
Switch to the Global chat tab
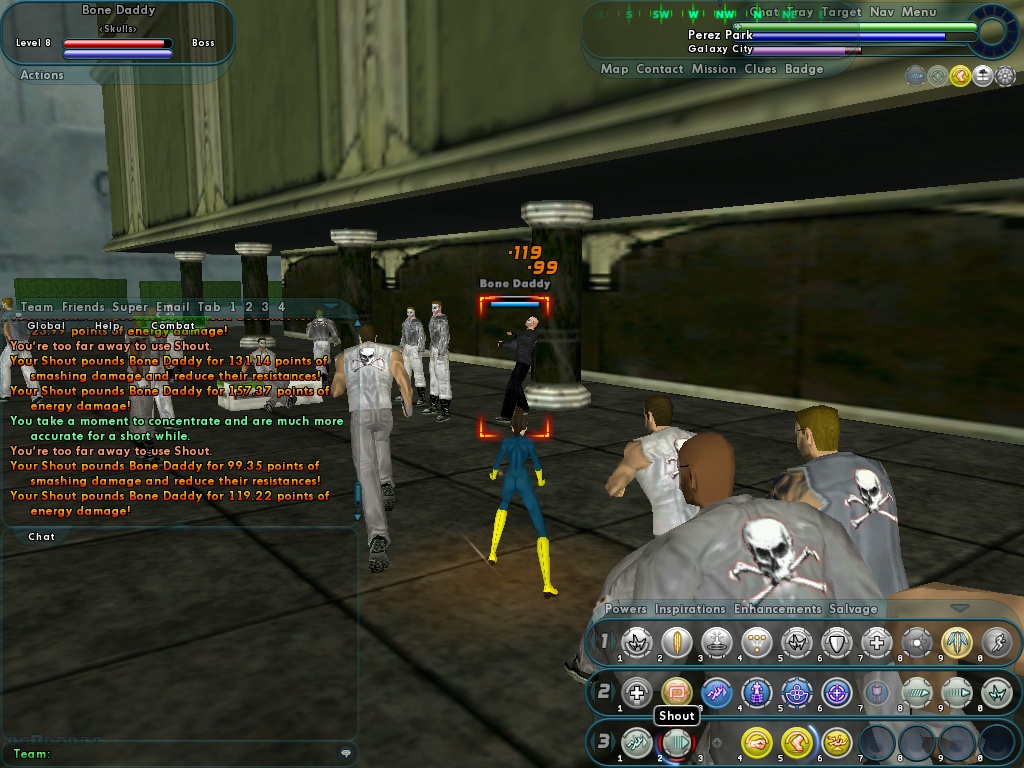pyautogui.click(x=46, y=325)
